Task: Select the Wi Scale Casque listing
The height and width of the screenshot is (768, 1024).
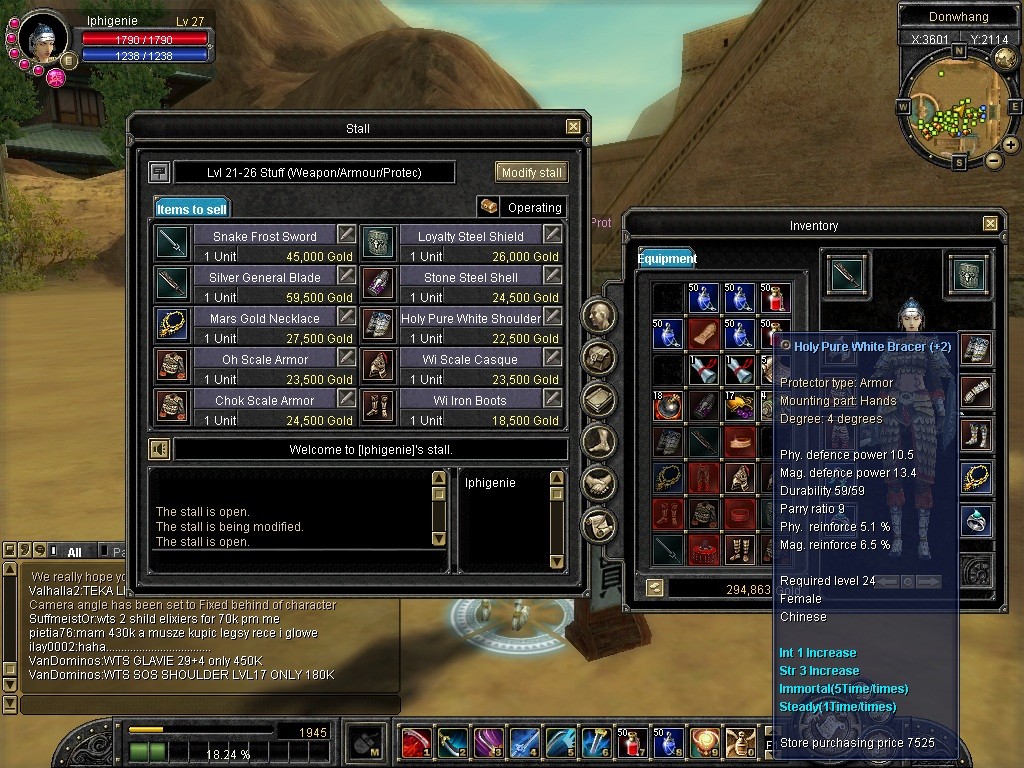Action: 470,359
